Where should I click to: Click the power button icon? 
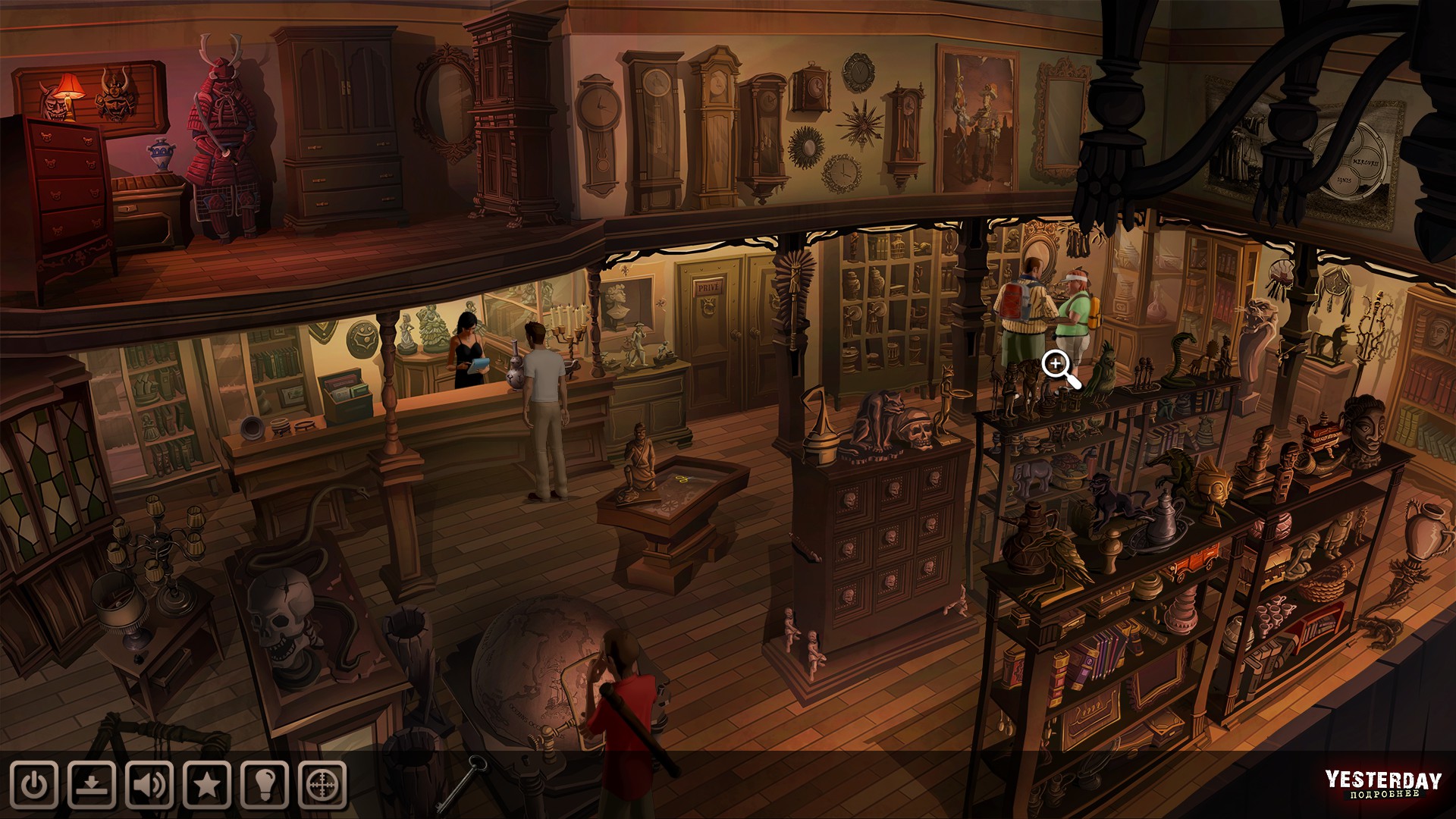coord(34,785)
